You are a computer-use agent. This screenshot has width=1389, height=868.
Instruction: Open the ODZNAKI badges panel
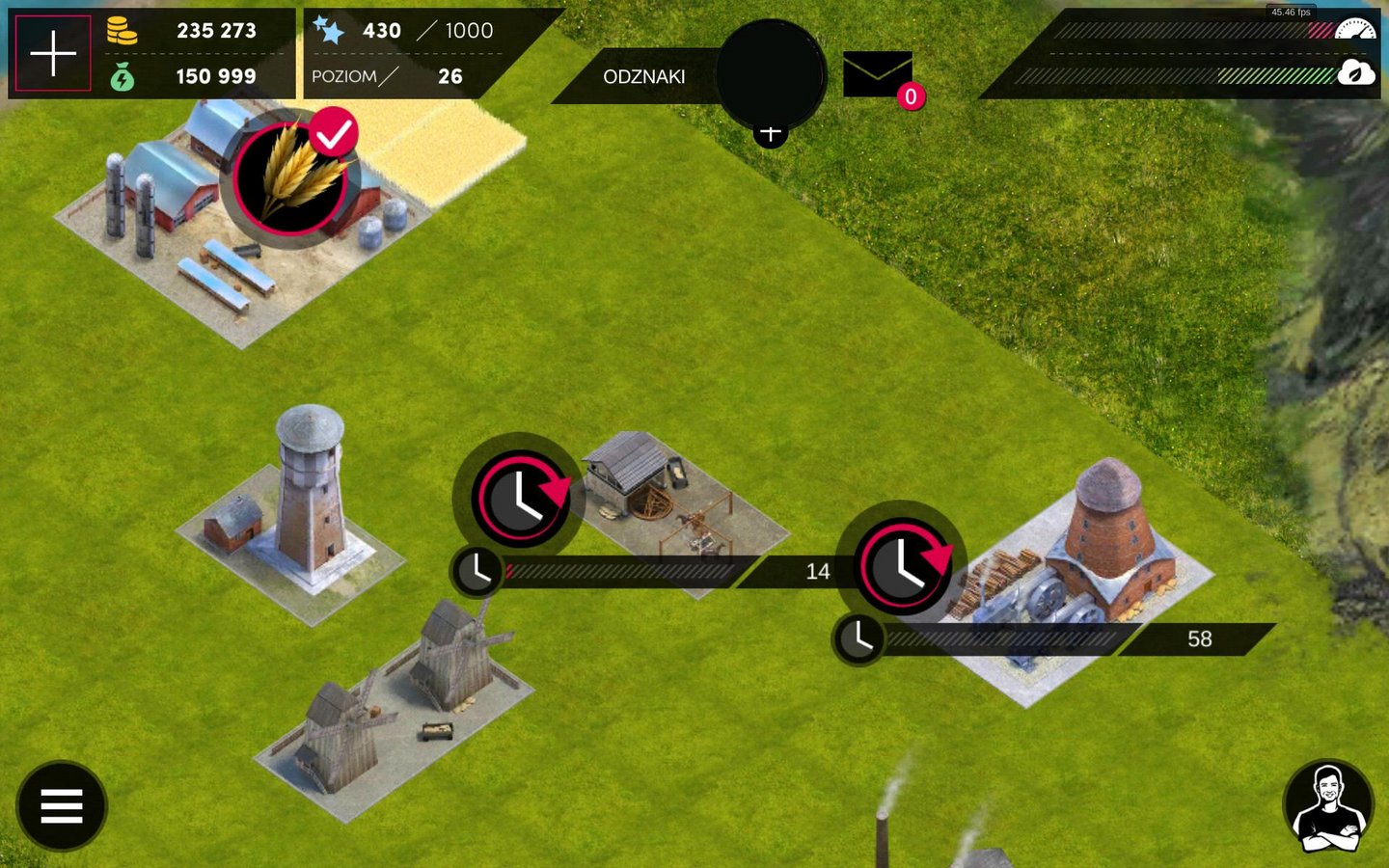pos(643,76)
